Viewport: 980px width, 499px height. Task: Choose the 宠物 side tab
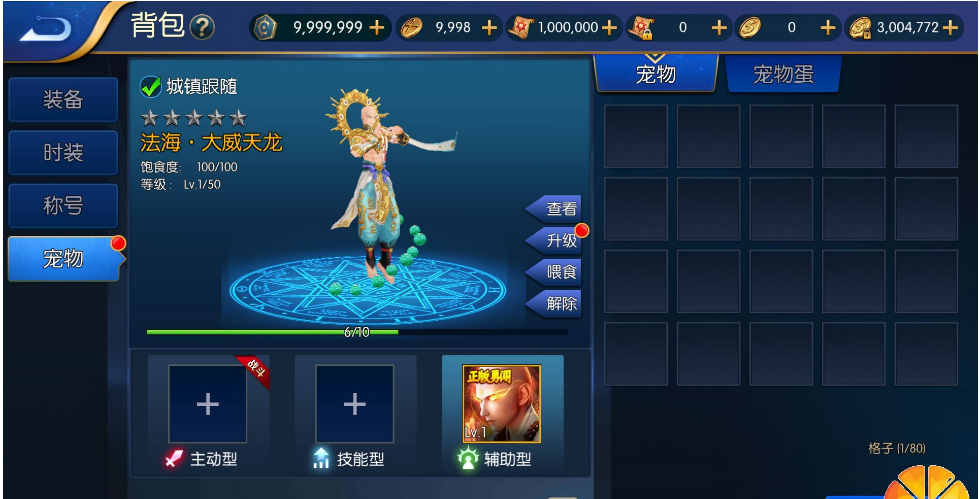[x=63, y=259]
